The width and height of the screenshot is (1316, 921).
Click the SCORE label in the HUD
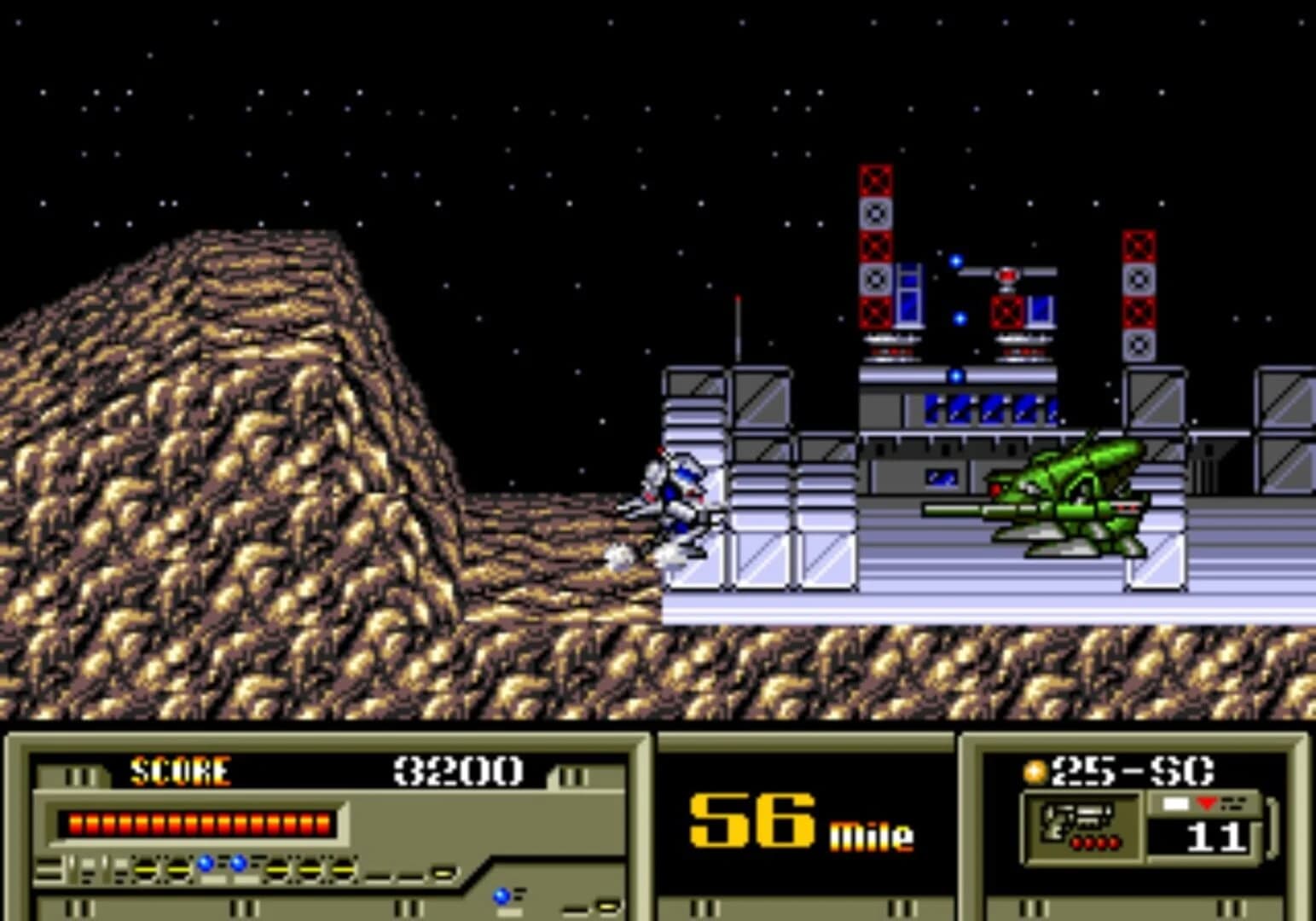(x=179, y=770)
